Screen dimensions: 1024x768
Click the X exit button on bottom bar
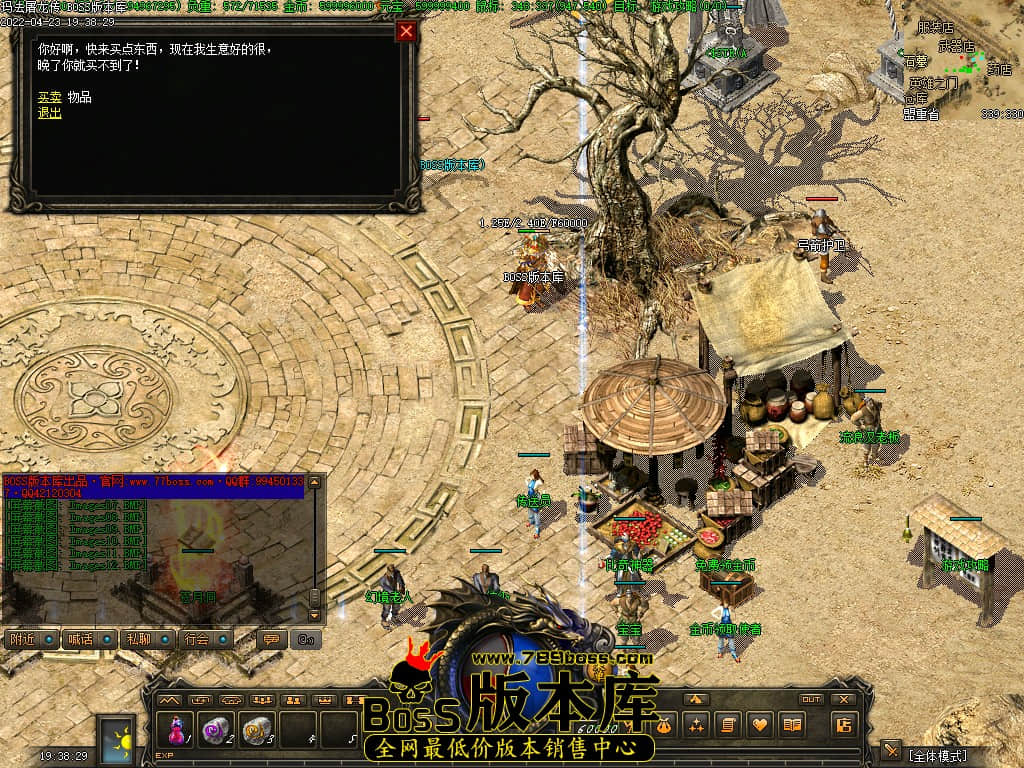pyautogui.click(x=844, y=699)
